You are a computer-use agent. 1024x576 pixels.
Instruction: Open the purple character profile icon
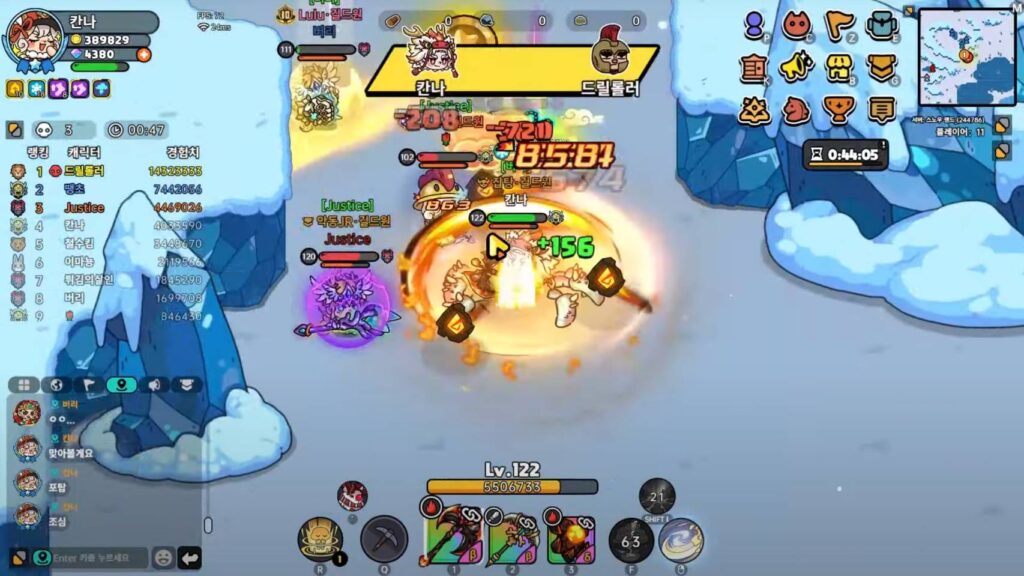(755, 25)
